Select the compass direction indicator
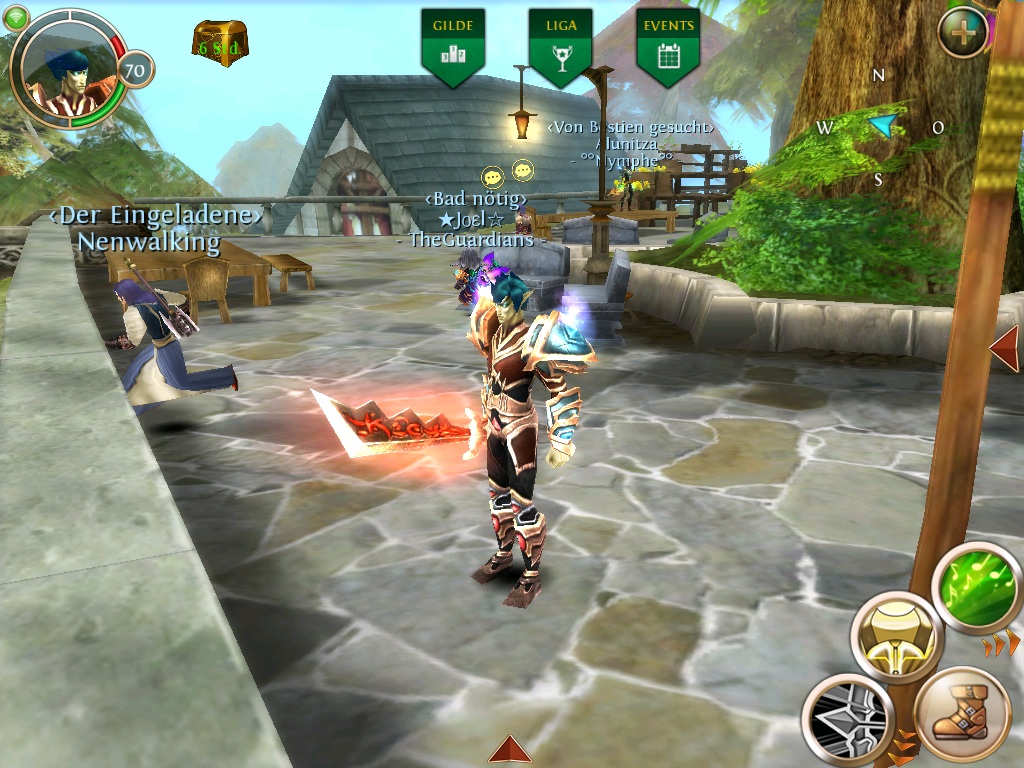 [880, 126]
